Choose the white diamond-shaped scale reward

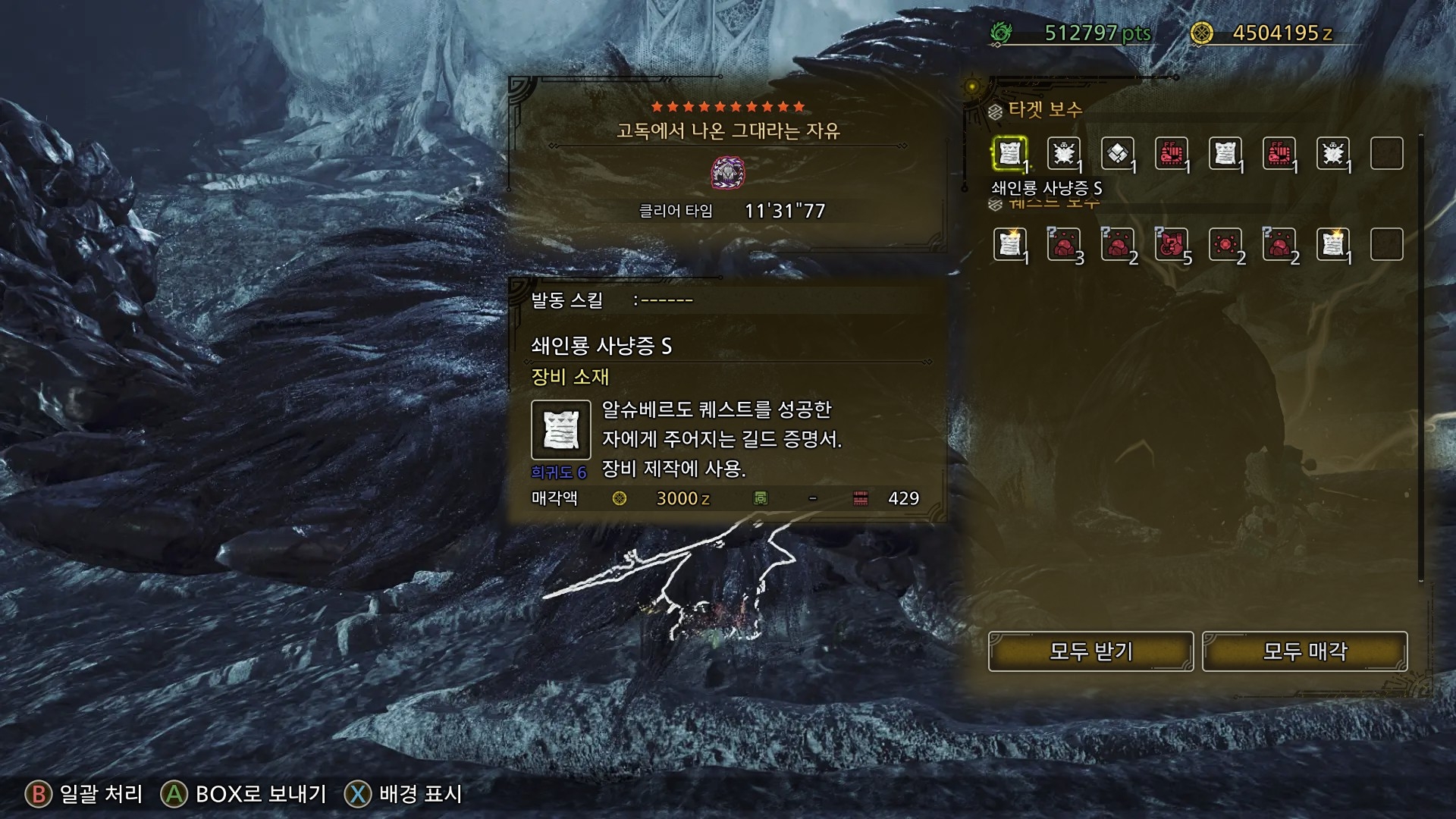tap(1118, 154)
